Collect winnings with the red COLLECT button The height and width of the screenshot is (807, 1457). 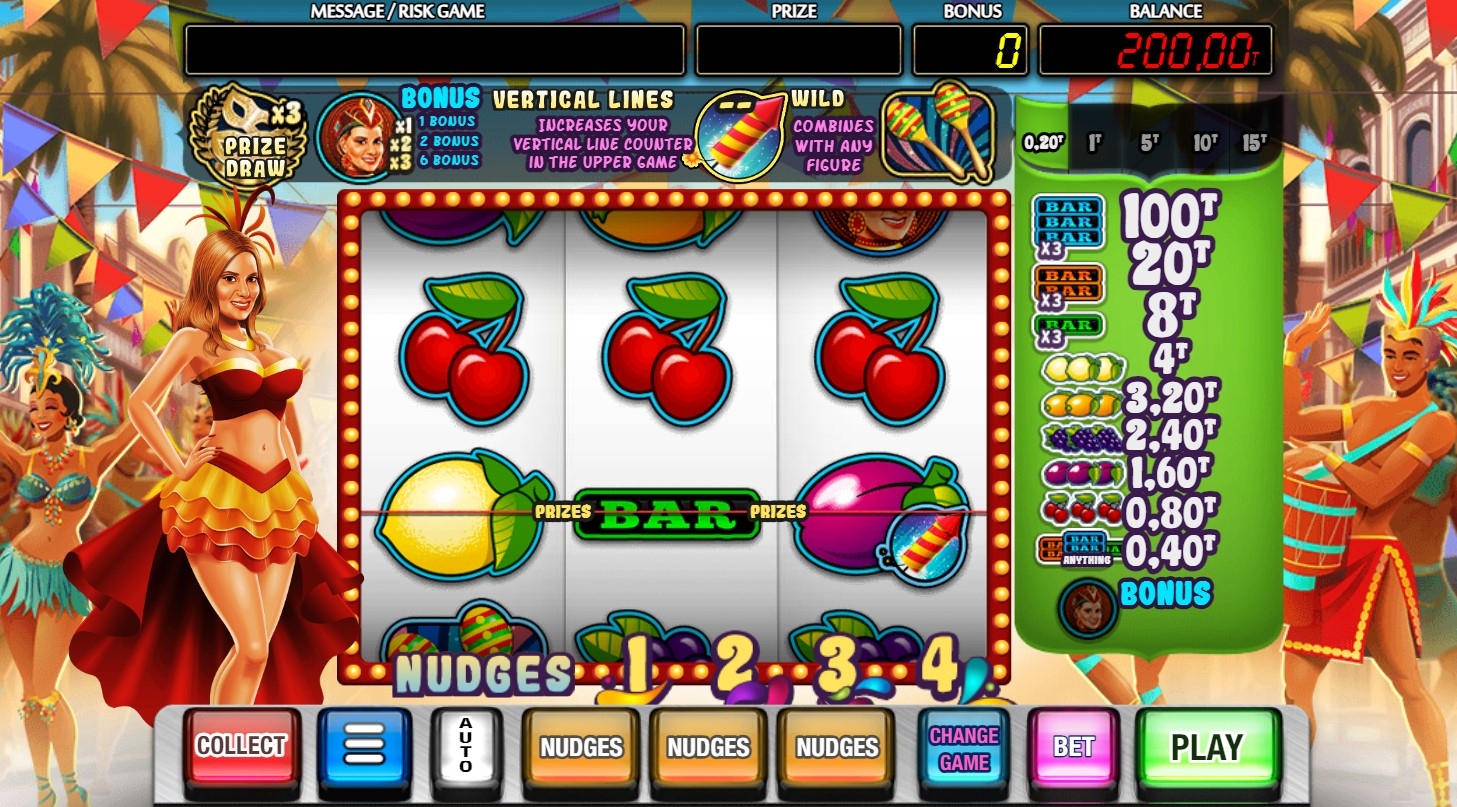(x=241, y=746)
